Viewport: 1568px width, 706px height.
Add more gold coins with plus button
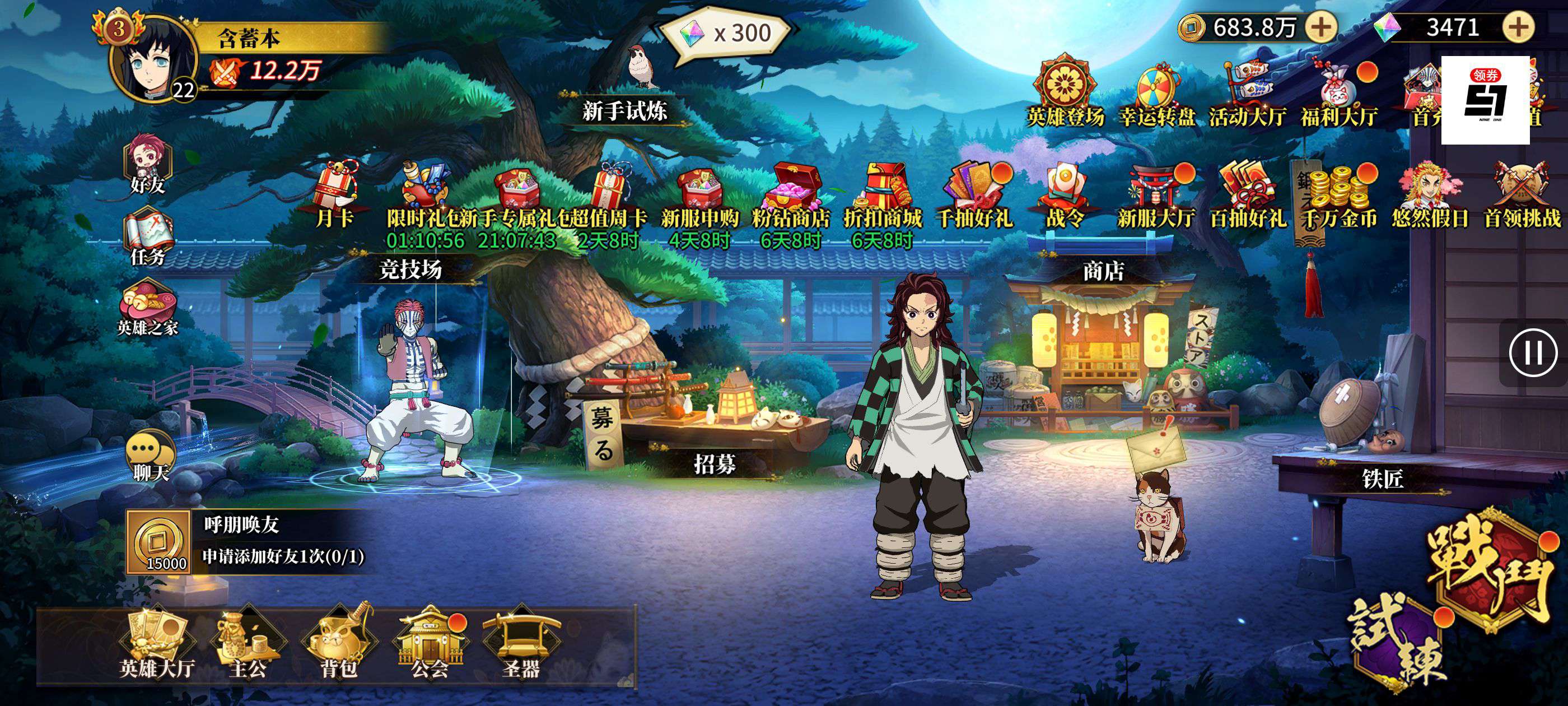(1320, 27)
